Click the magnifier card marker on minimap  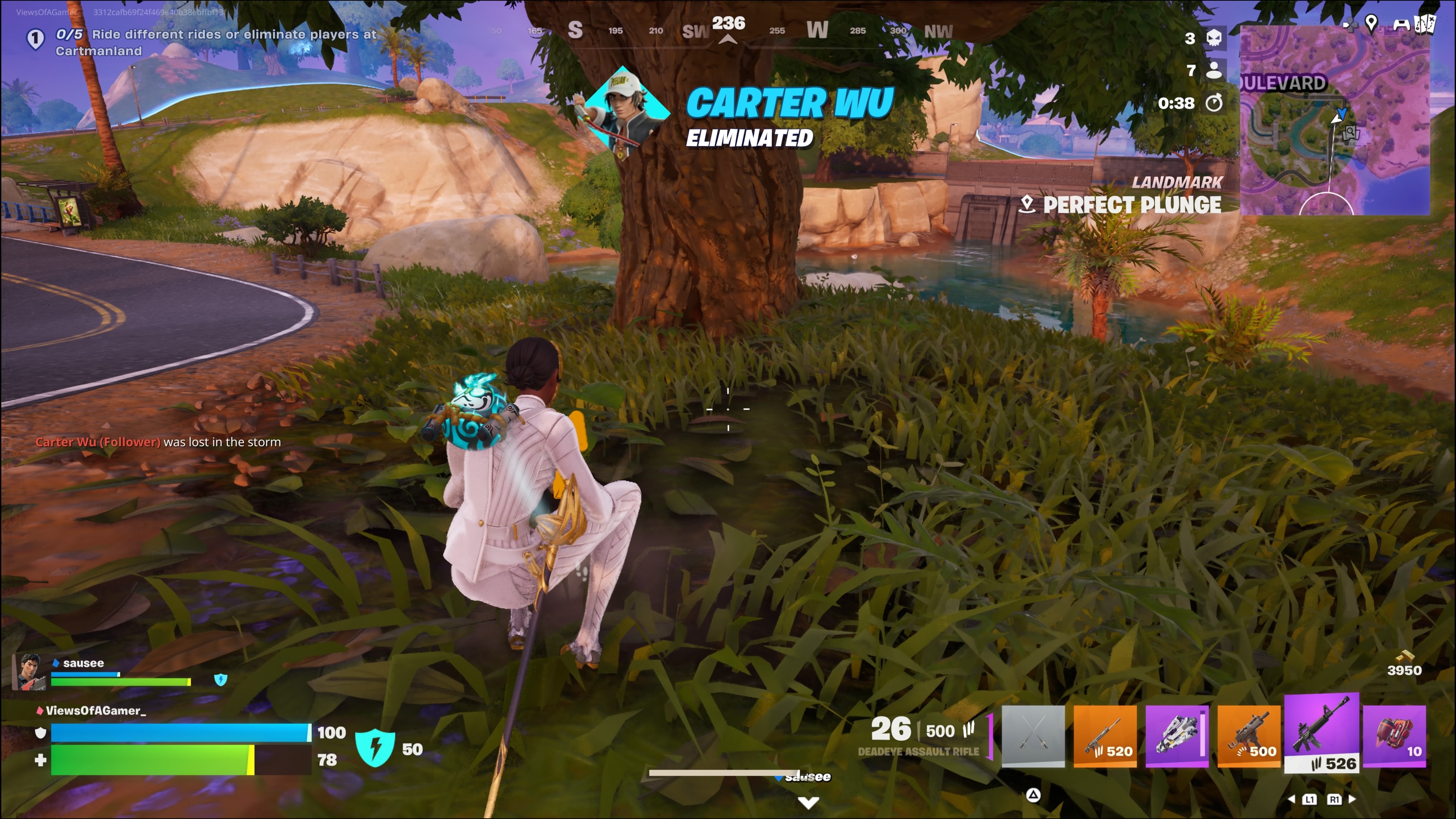1350,133
